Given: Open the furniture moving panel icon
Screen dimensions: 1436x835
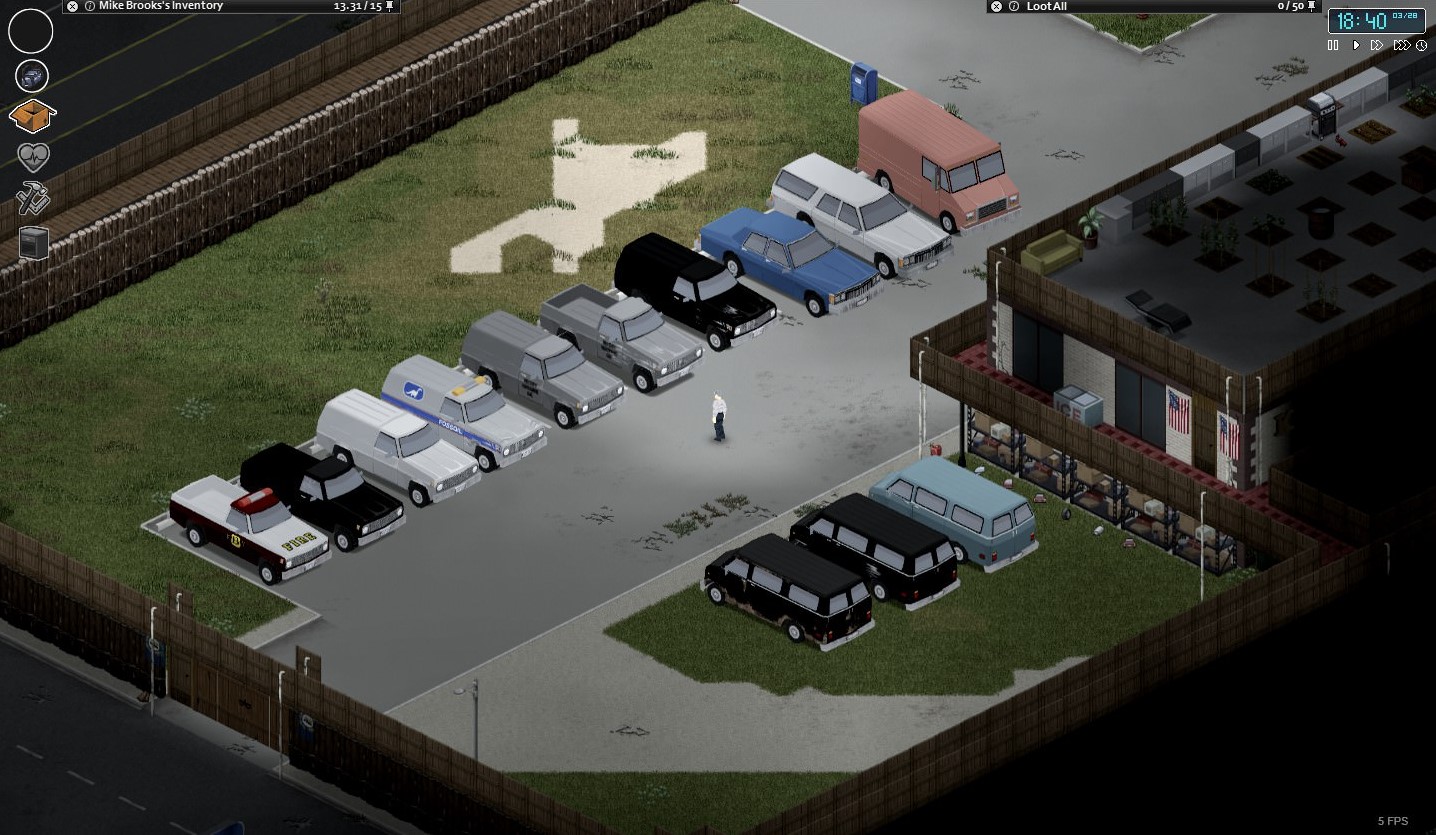Looking at the screenshot, I should [31, 242].
